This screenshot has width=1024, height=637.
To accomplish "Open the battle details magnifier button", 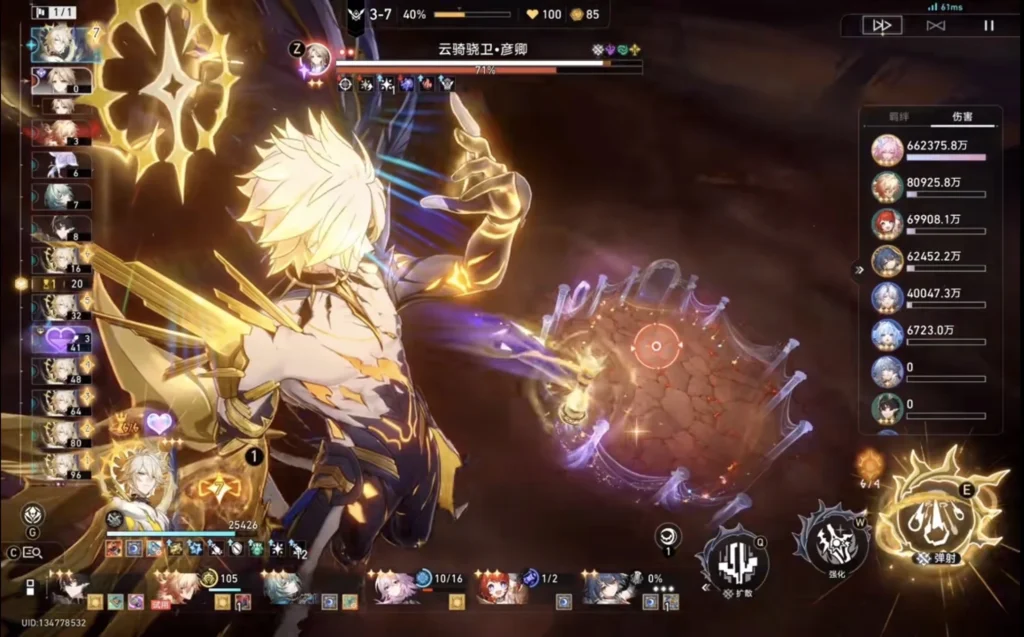I will 33,552.
